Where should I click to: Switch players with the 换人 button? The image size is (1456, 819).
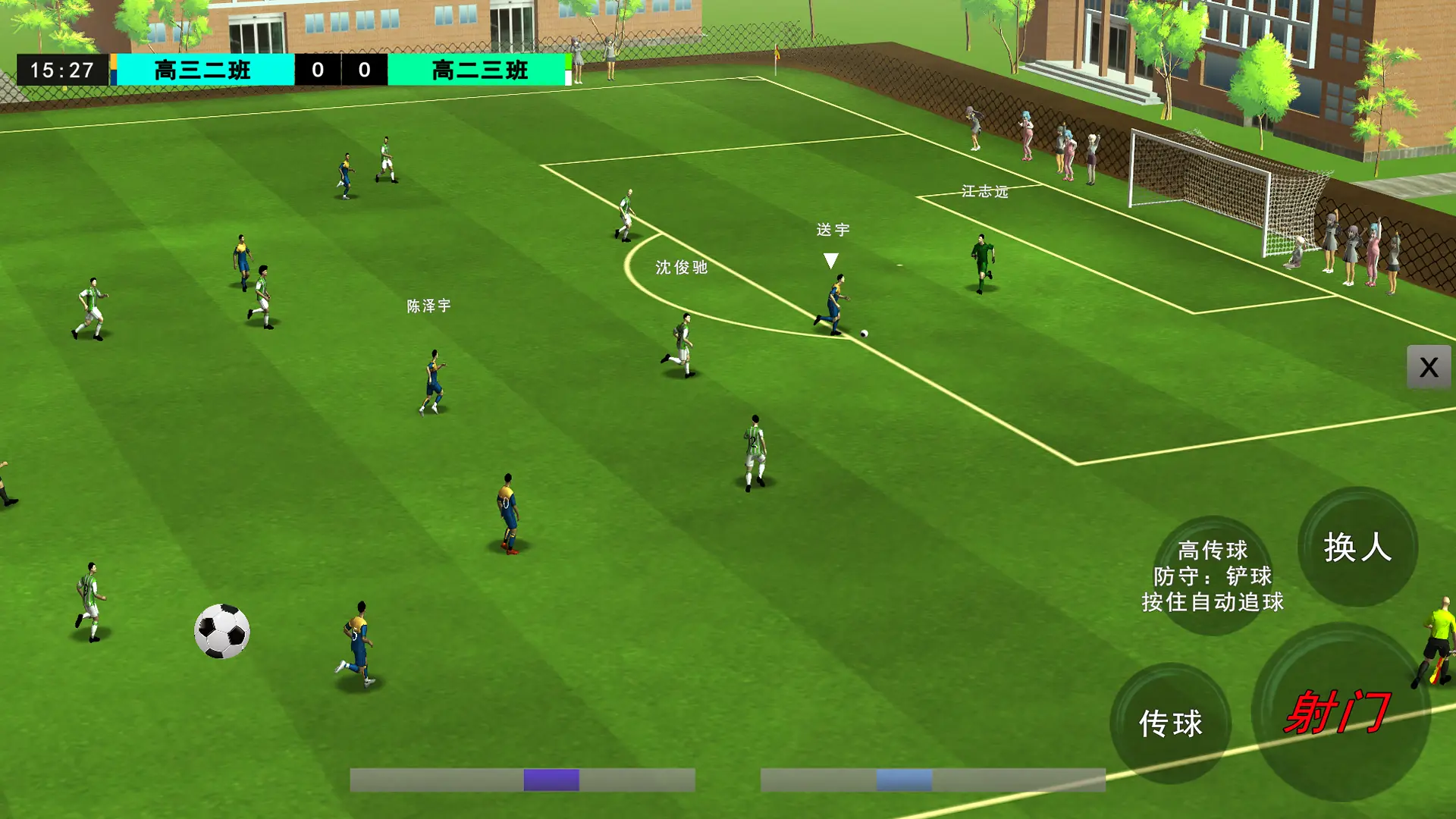[1357, 547]
